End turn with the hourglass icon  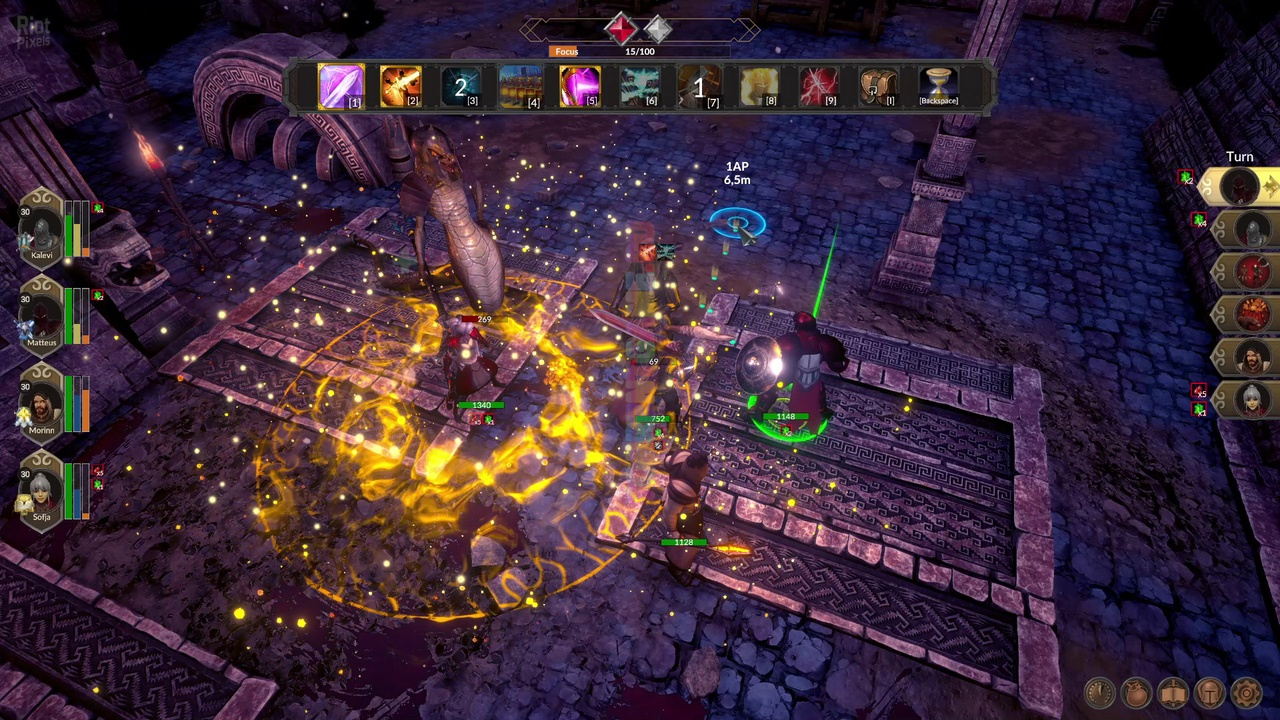click(x=938, y=85)
